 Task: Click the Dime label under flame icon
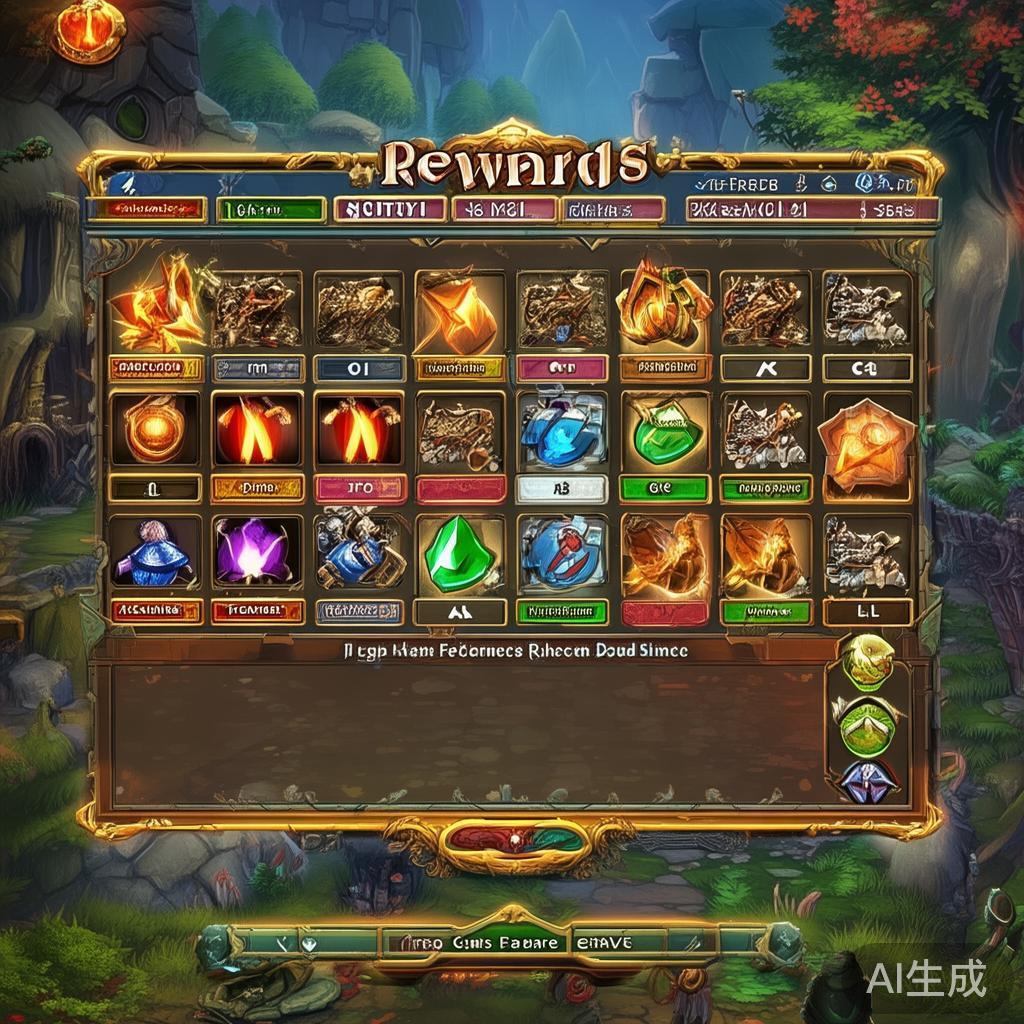(x=256, y=489)
